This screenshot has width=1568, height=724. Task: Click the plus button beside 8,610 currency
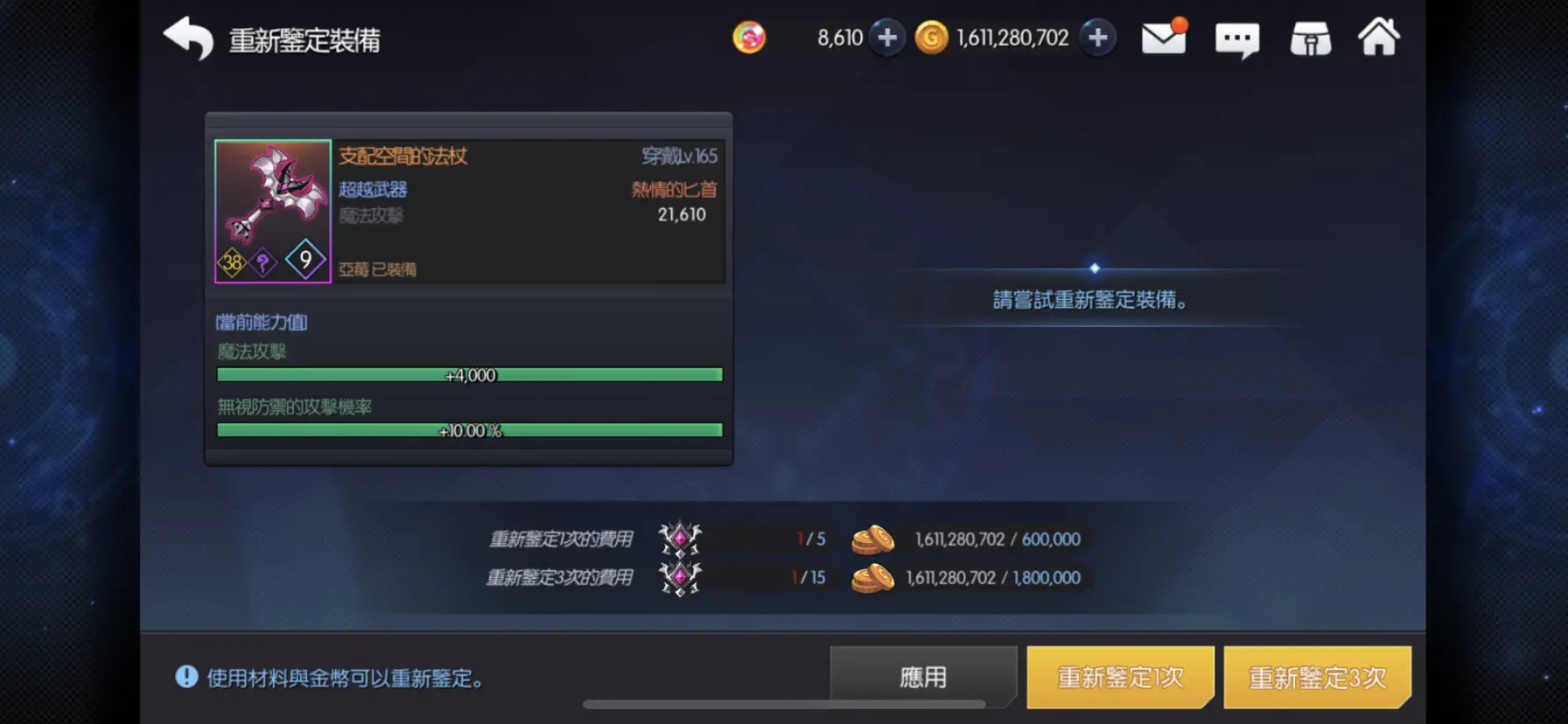(x=885, y=38)
